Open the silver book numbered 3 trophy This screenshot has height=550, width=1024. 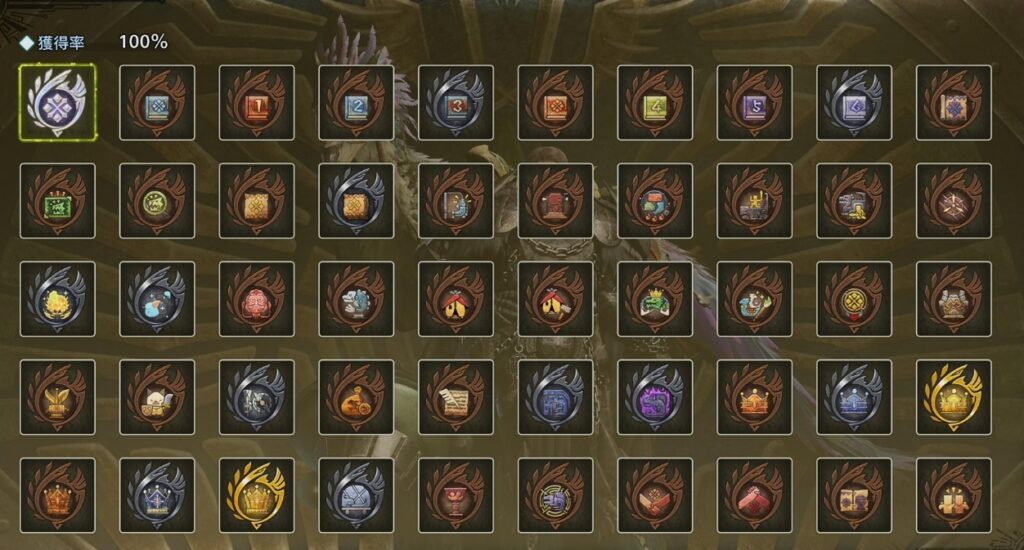(455, 102)
